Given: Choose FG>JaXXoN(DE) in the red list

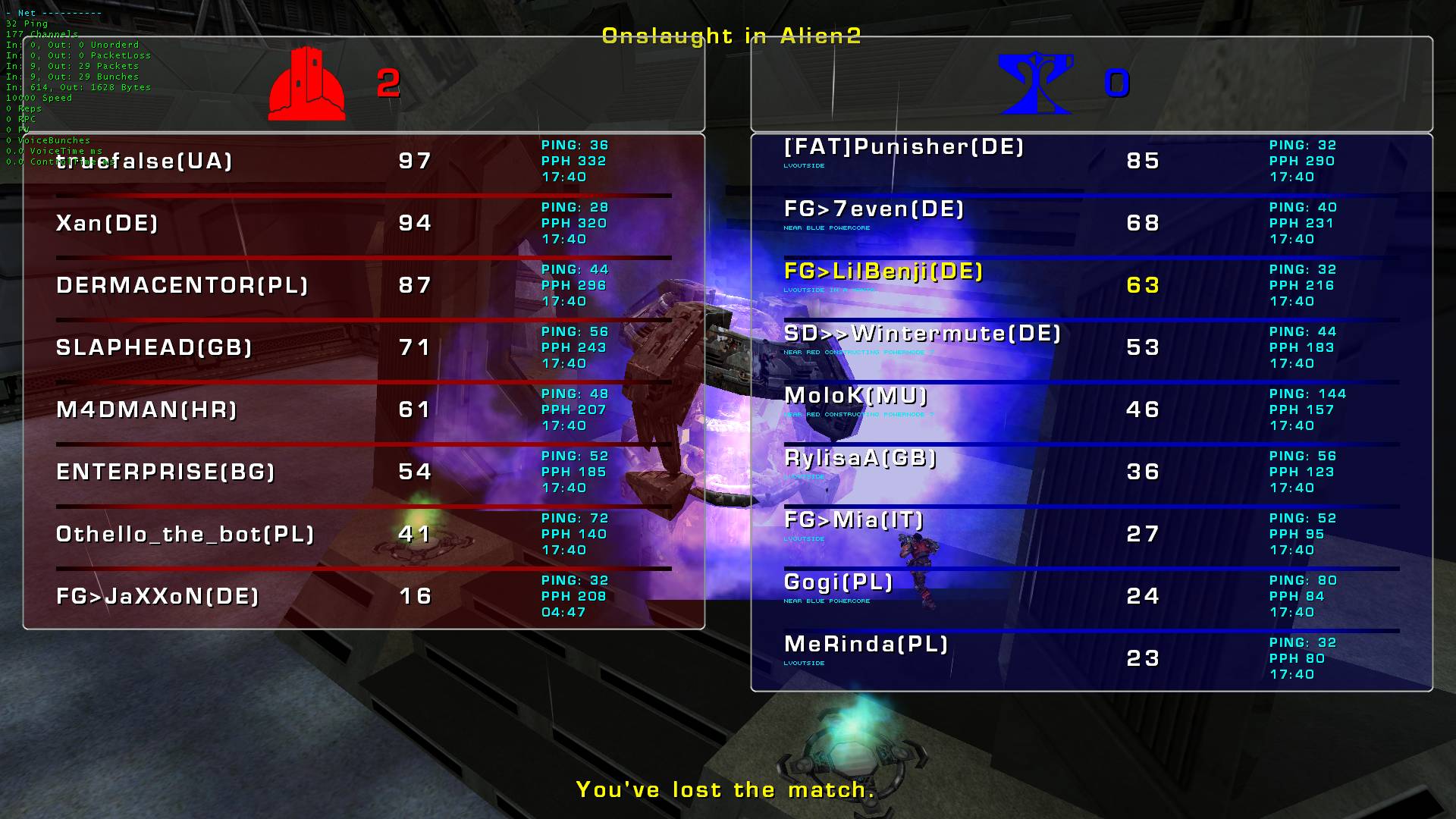Looking at the screenshot, I should pos(158,596).
